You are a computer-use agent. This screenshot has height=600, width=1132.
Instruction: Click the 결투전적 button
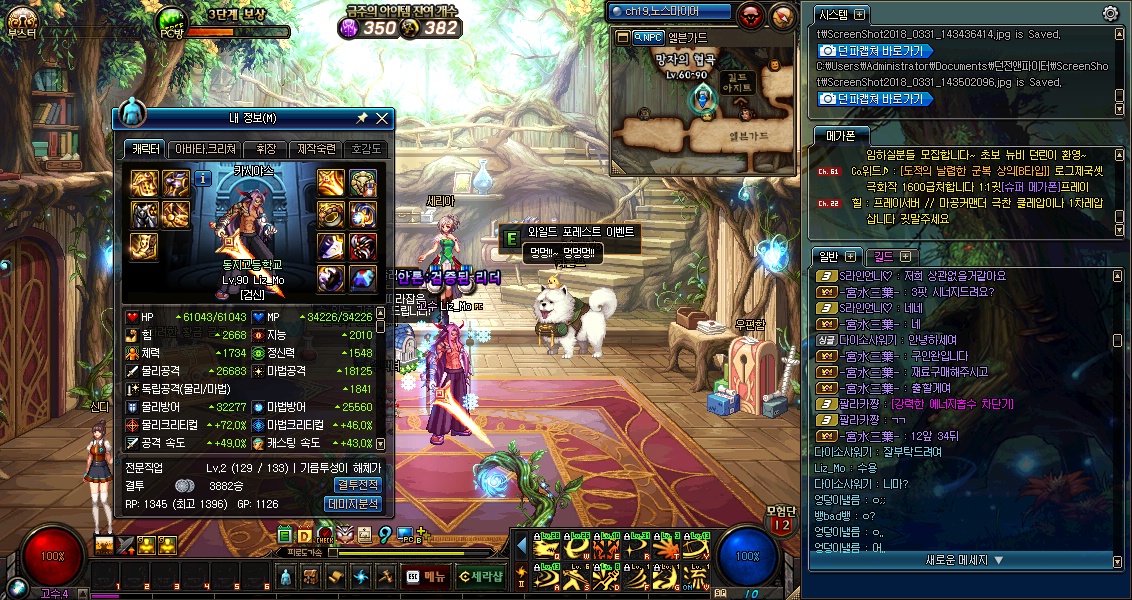354,485
